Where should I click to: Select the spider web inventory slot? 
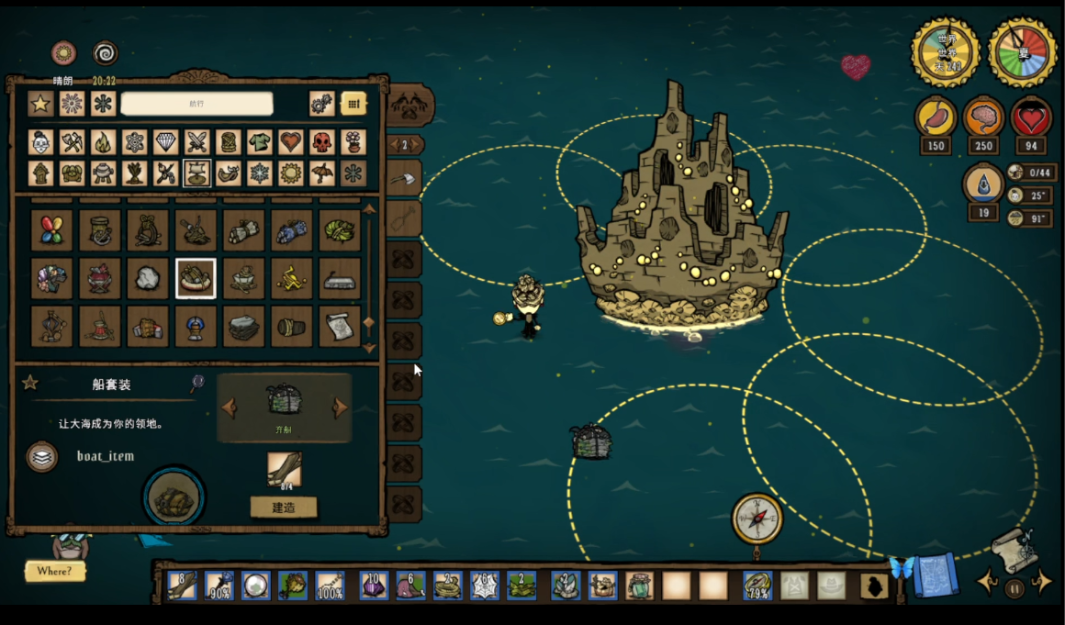(x=485, y=585)
